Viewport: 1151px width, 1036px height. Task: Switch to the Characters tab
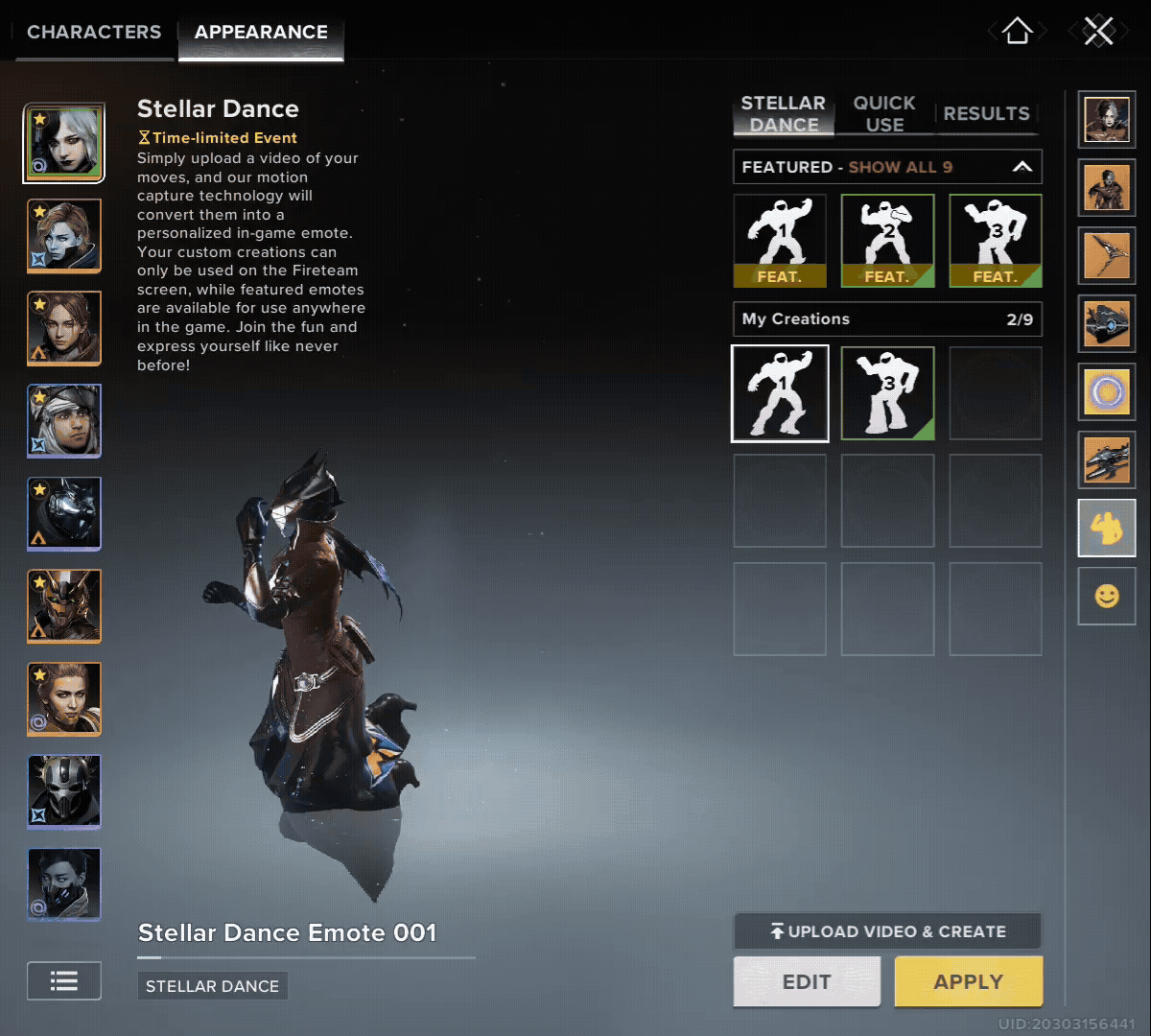(94, 32)
